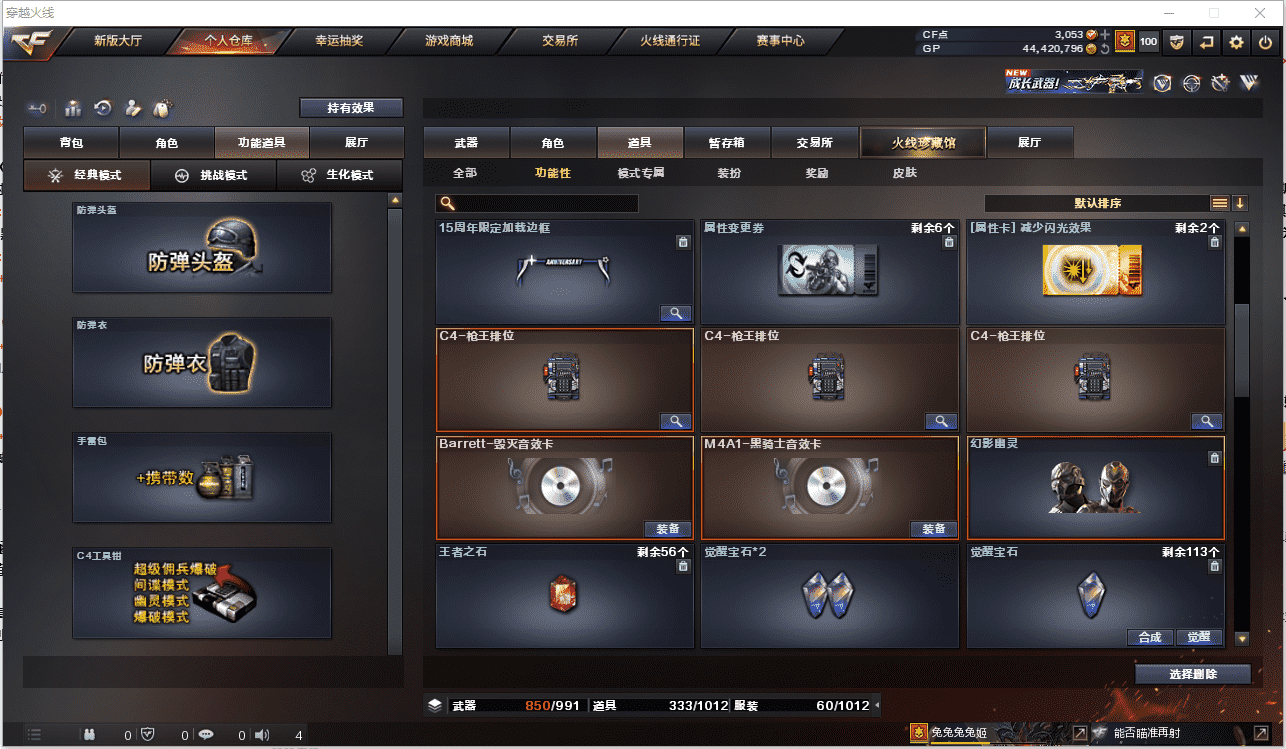Image resolution: width=1286 pixels, height=749 pixels.
Task: Click the 持有效果 button
Action: tap(351, 108)
